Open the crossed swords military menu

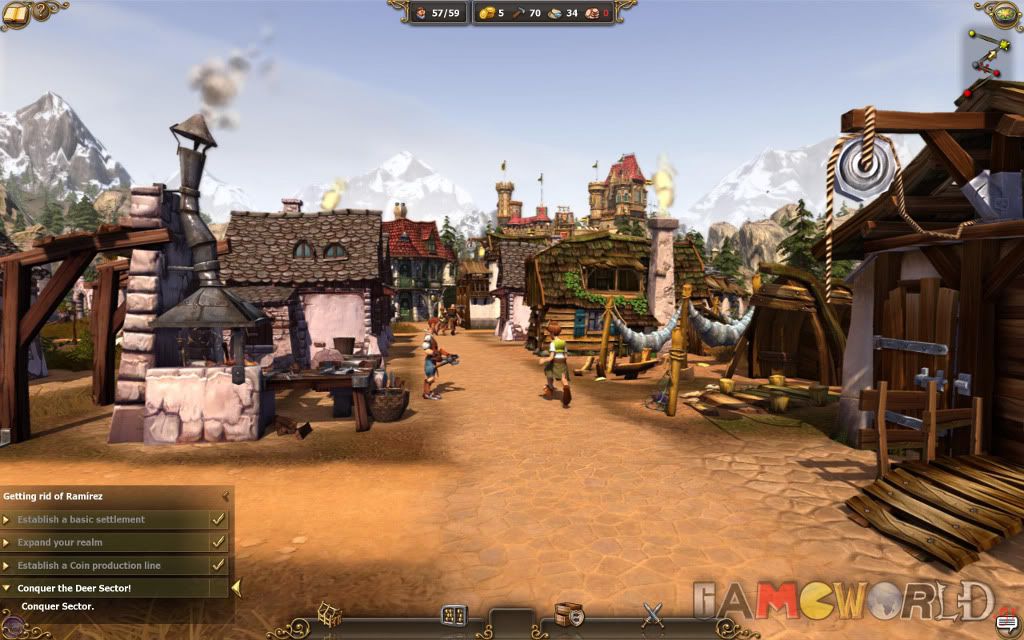tap(652, 613)
